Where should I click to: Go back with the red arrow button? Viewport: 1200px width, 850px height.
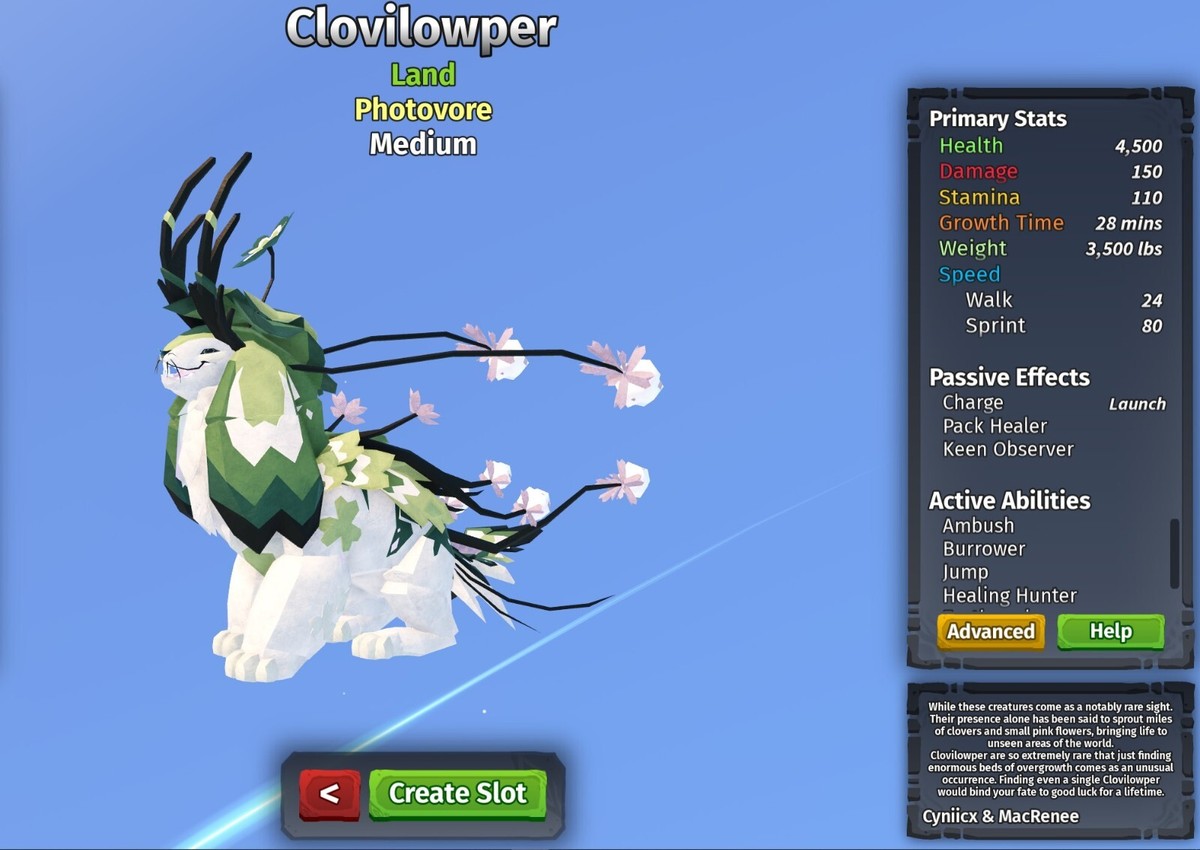tap(329, 794)
